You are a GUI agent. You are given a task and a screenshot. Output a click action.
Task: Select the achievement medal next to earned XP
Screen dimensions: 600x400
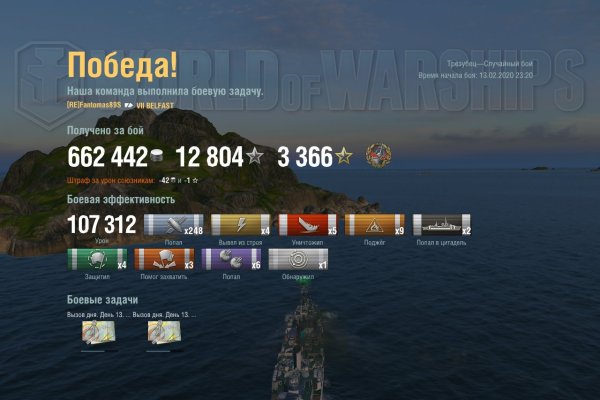(379, 155)
